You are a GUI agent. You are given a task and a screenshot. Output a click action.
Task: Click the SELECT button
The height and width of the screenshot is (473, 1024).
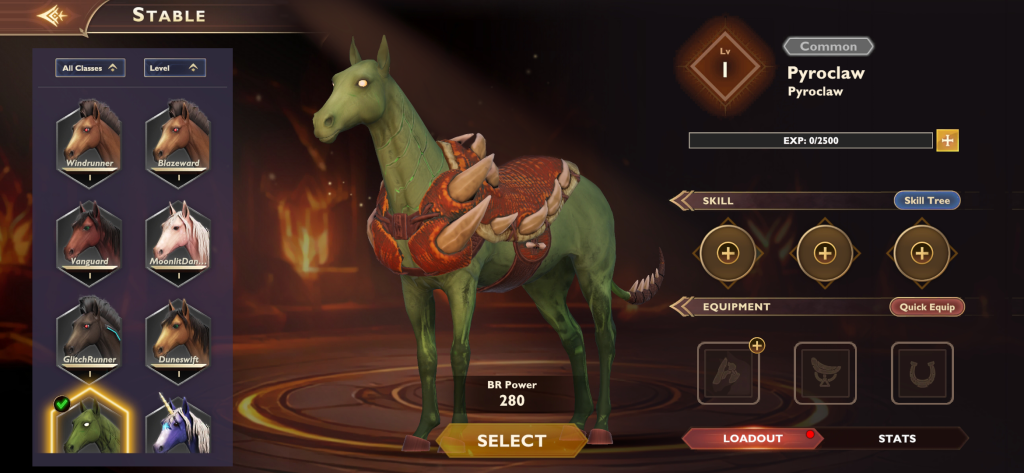[x=511, y=440]
